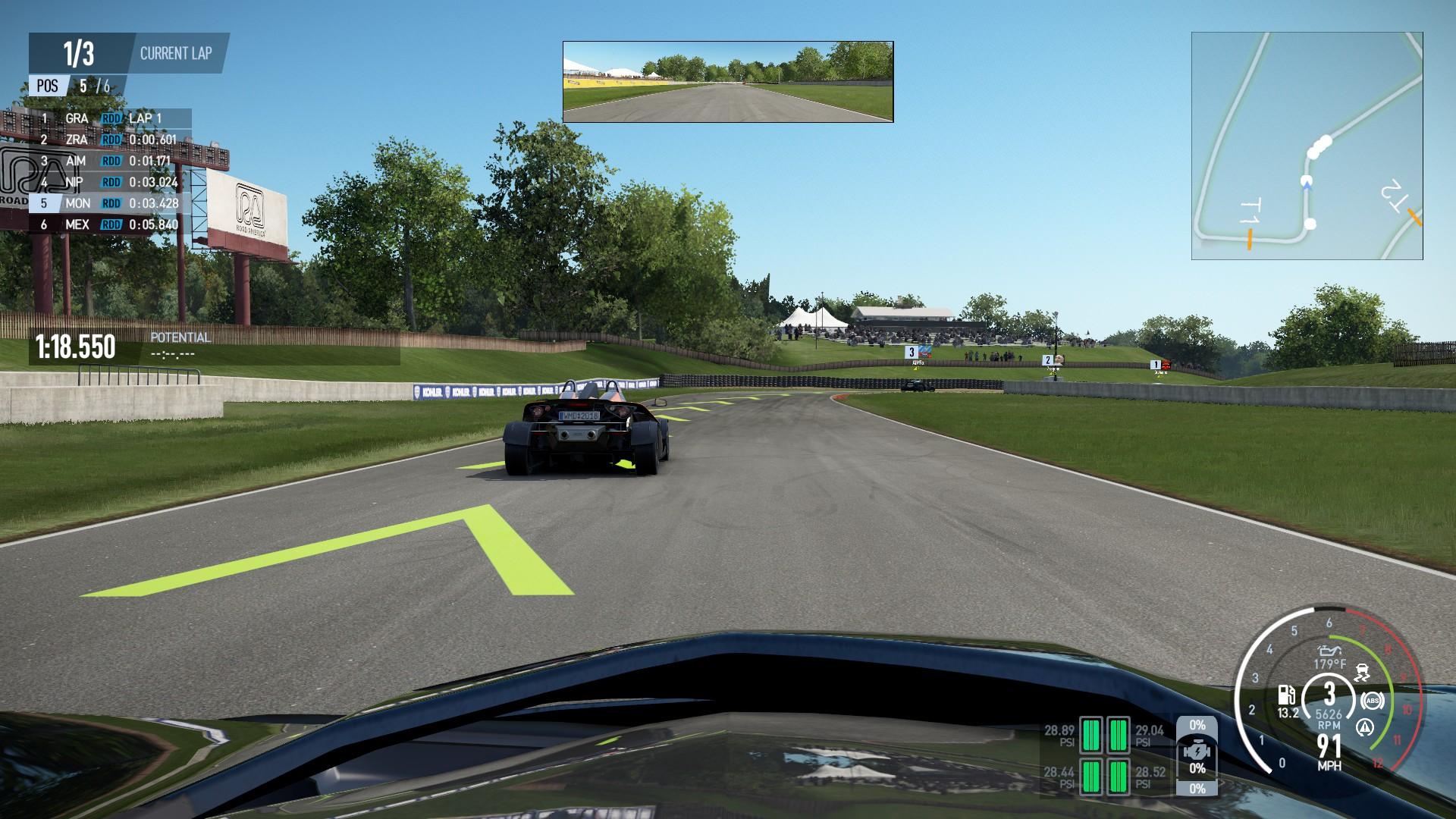Screen dimensions: 1456x819
Task: Select the T1 sector marker on minimap
Action: [x=1249, y=238]
